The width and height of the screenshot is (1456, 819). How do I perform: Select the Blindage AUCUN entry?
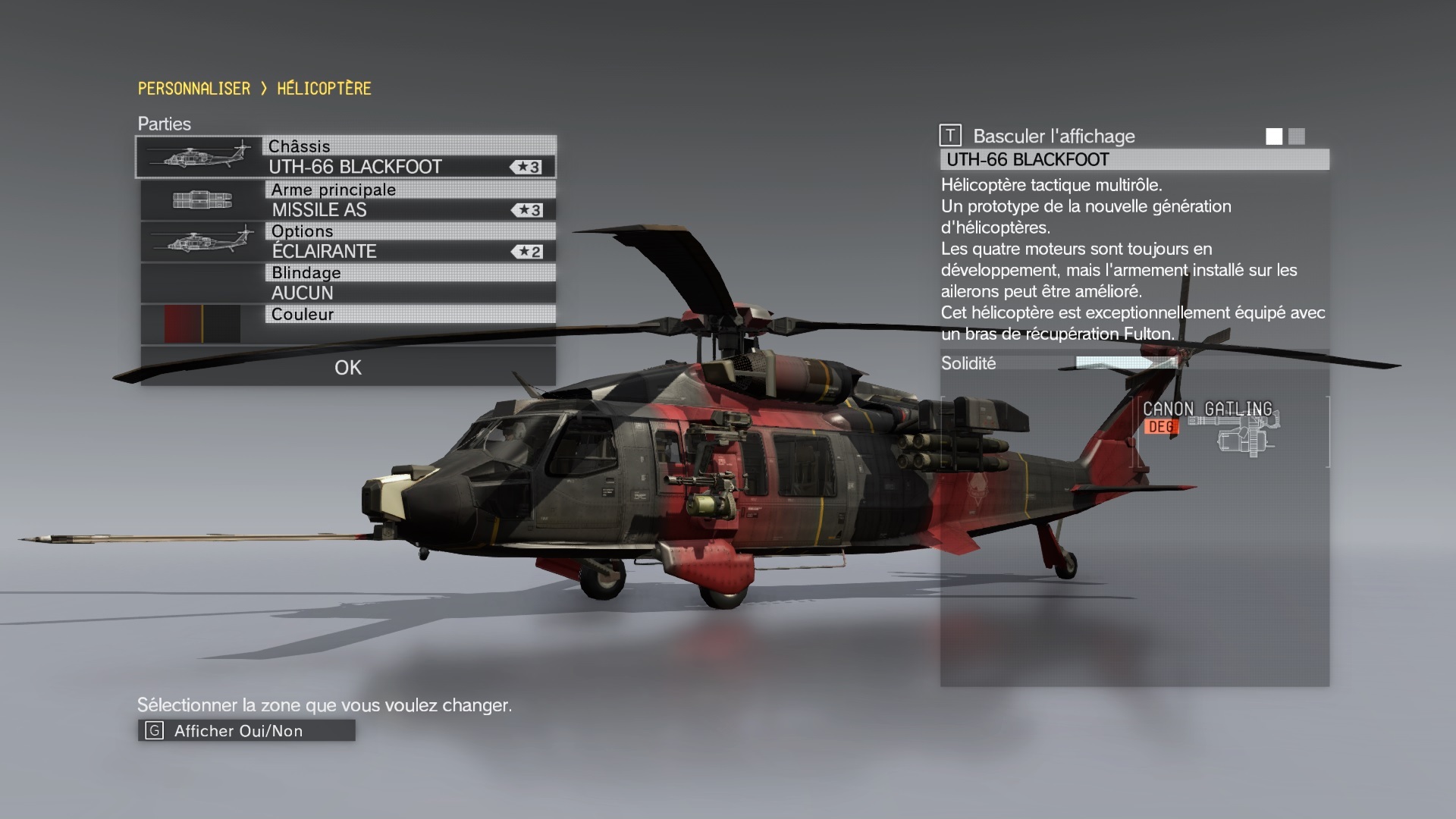coord(347,284)
